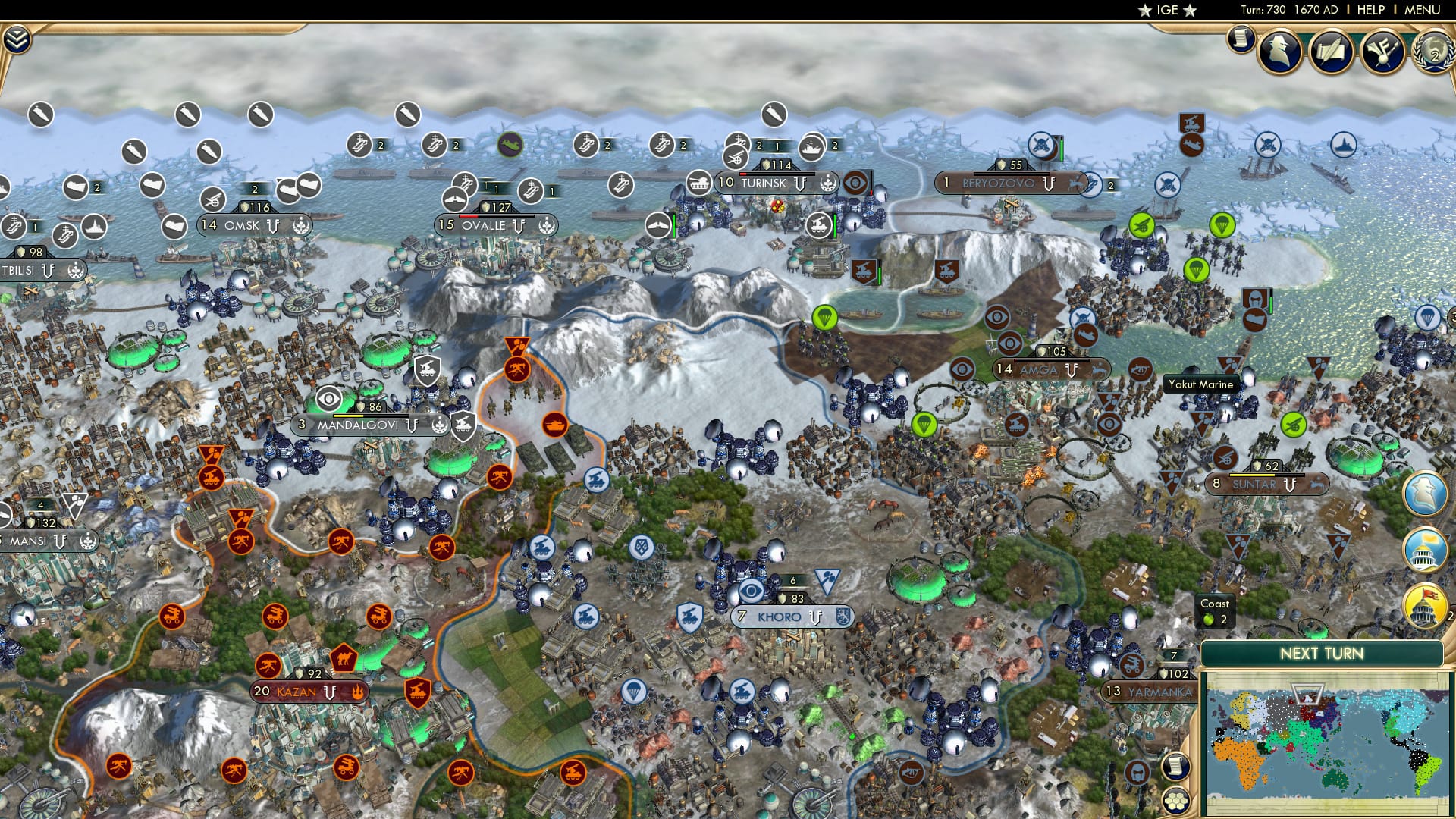
Task: Toggle the eye indicator above Mandalgovi's banner
Action: click(x=329, y=399)
